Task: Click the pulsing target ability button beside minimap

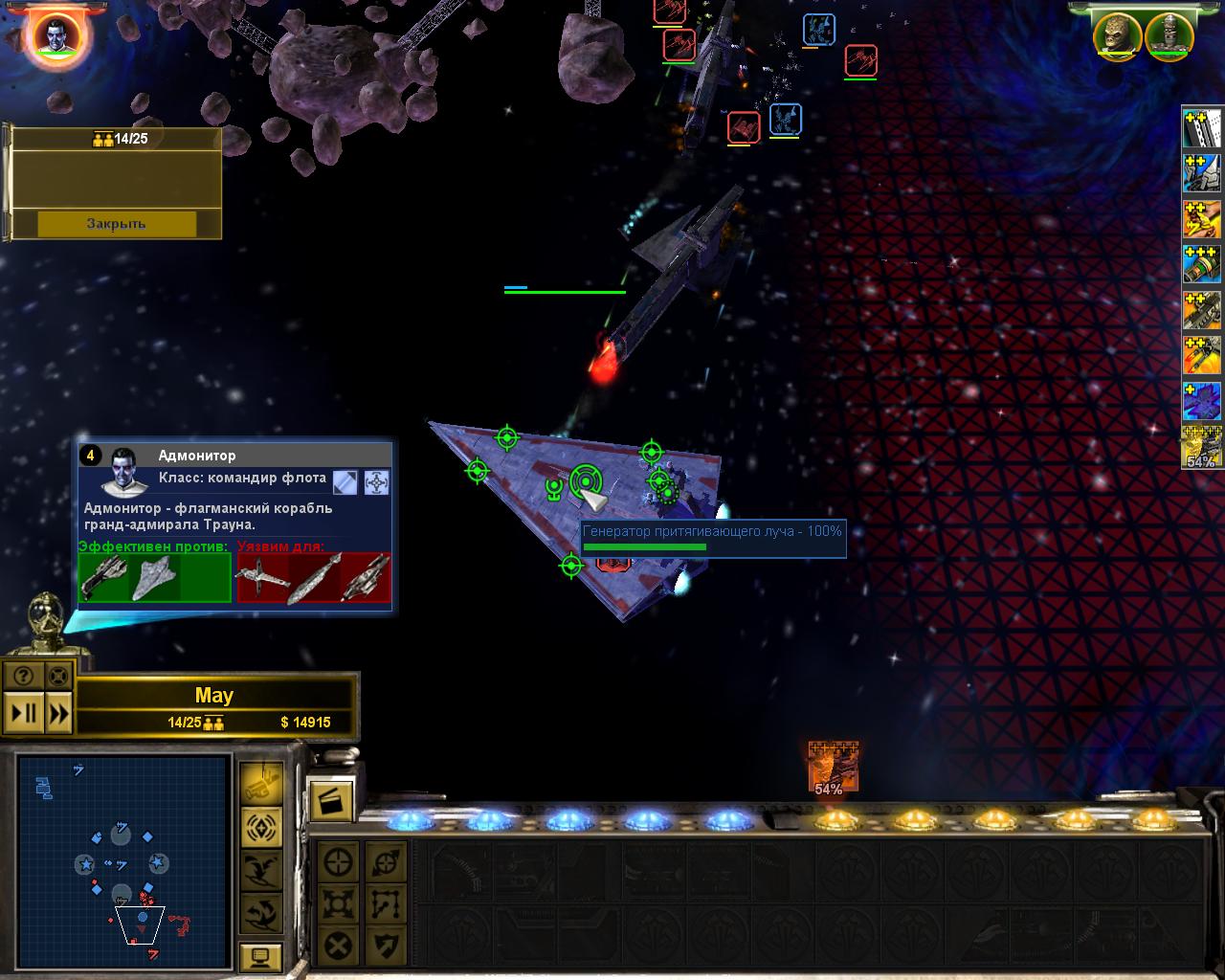Action: coord(260,826)
